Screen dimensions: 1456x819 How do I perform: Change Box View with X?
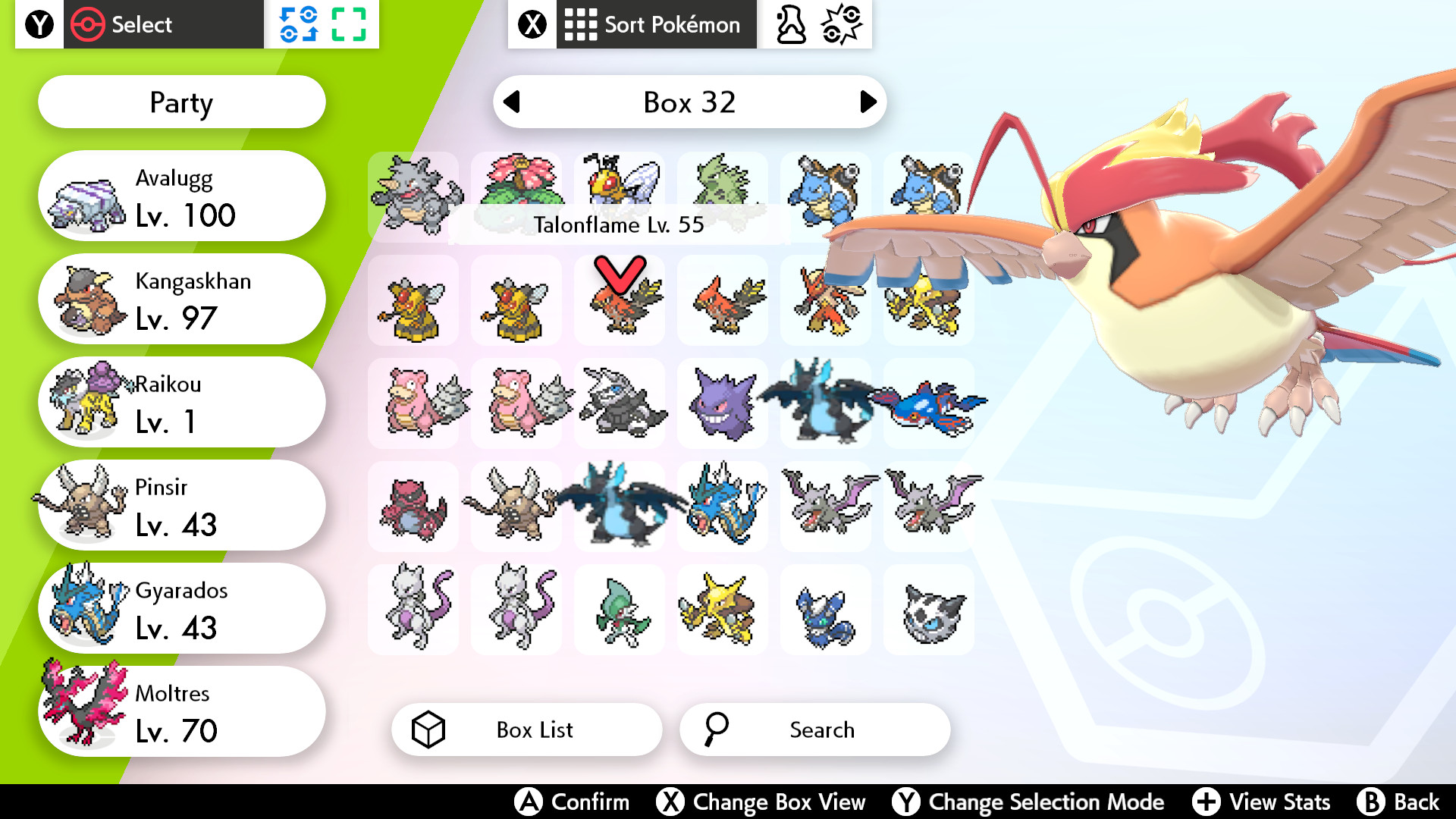tap(670, 802)
